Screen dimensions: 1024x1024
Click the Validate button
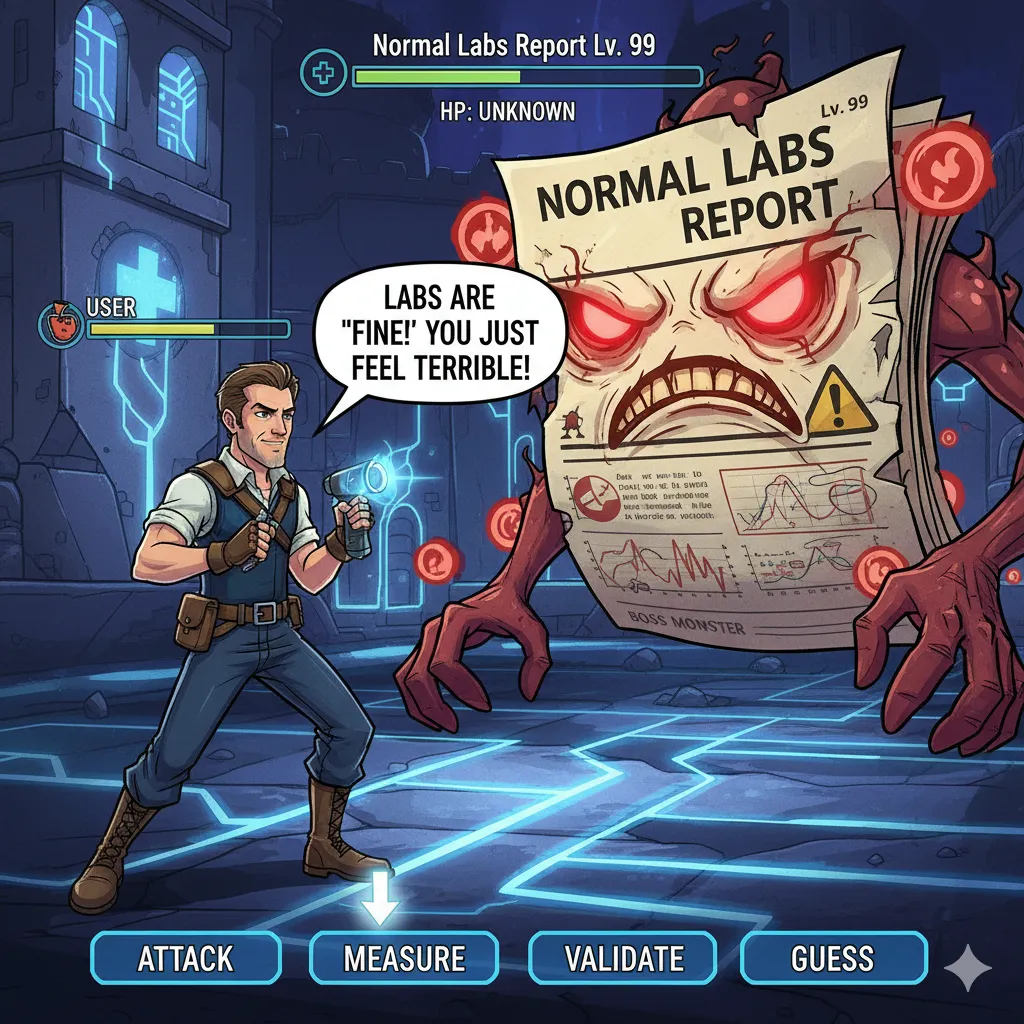623,959
